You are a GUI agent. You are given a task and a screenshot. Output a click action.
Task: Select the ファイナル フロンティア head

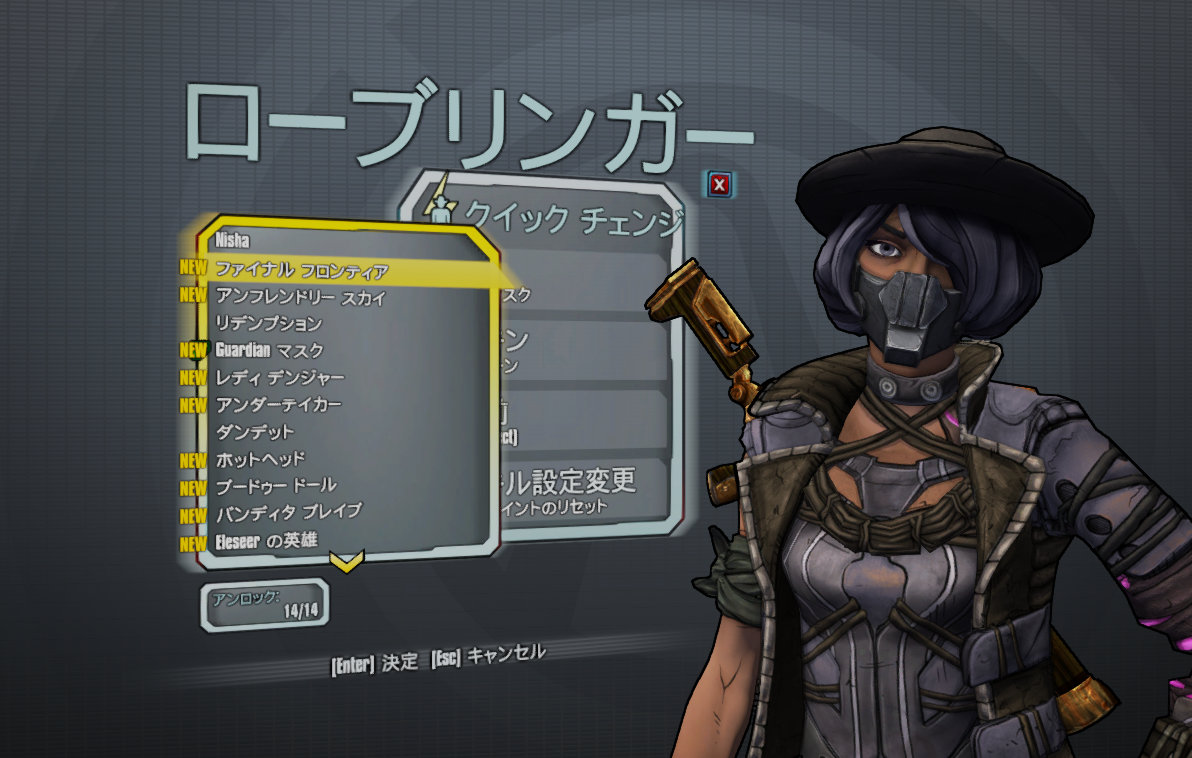point(302,270)
